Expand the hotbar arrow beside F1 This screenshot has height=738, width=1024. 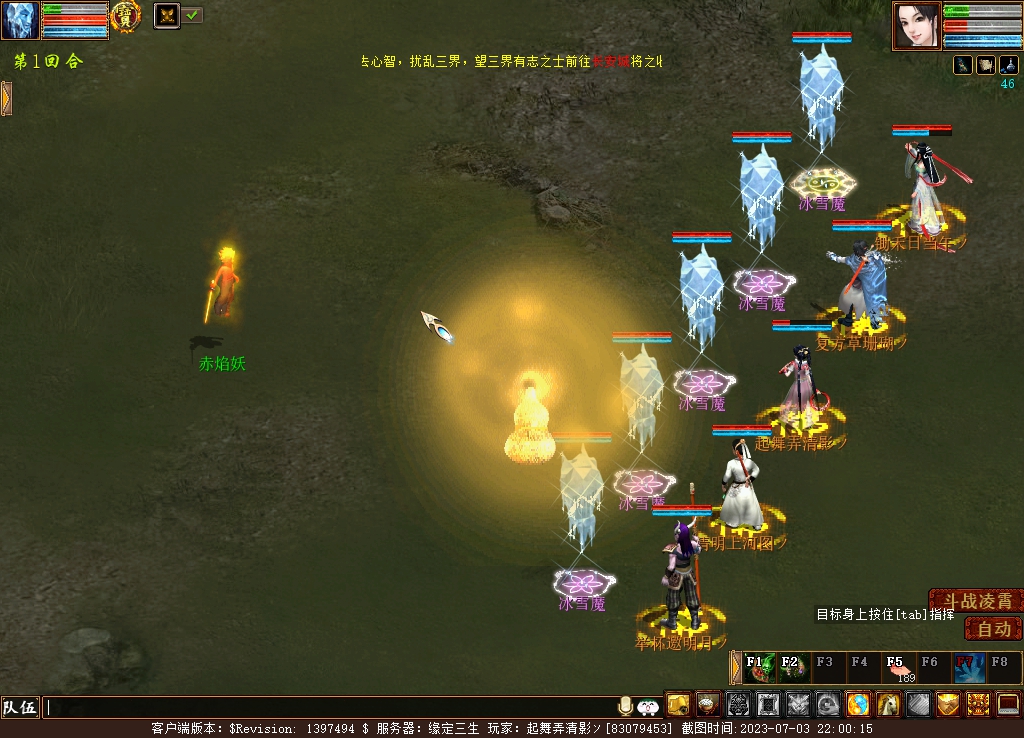tap(736, 667)
